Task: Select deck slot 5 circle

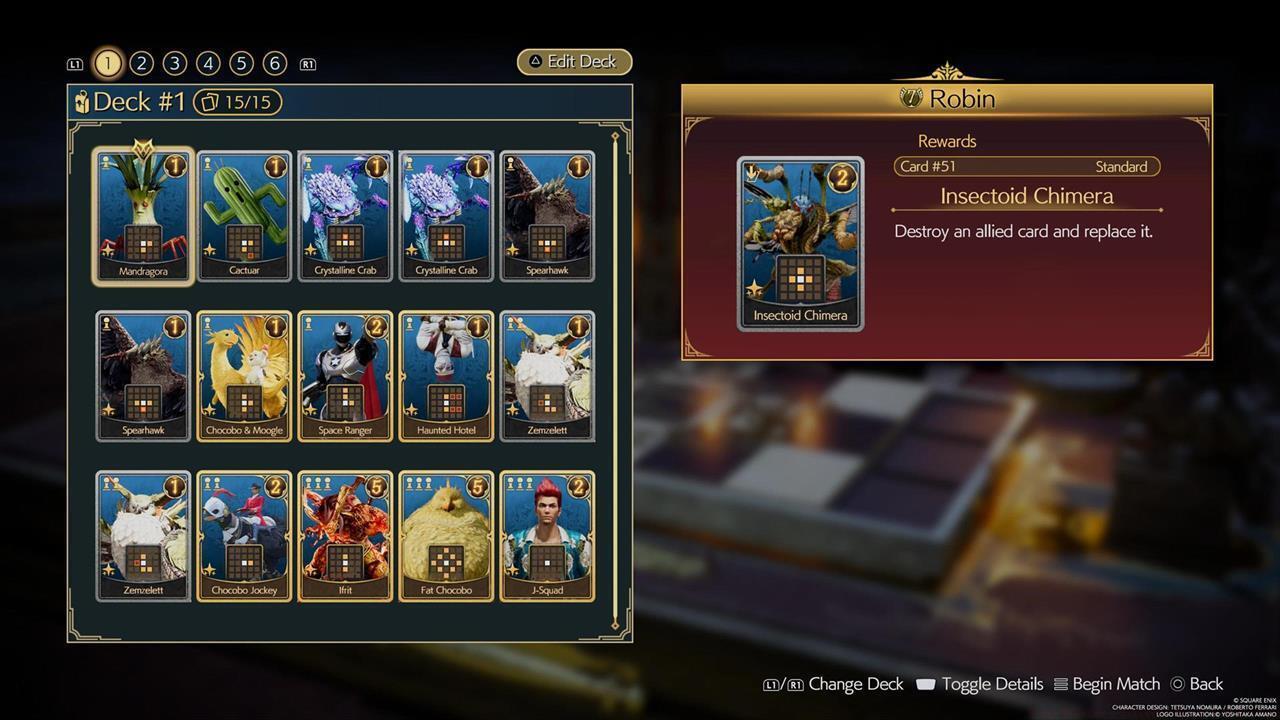Action: [240, 62]
